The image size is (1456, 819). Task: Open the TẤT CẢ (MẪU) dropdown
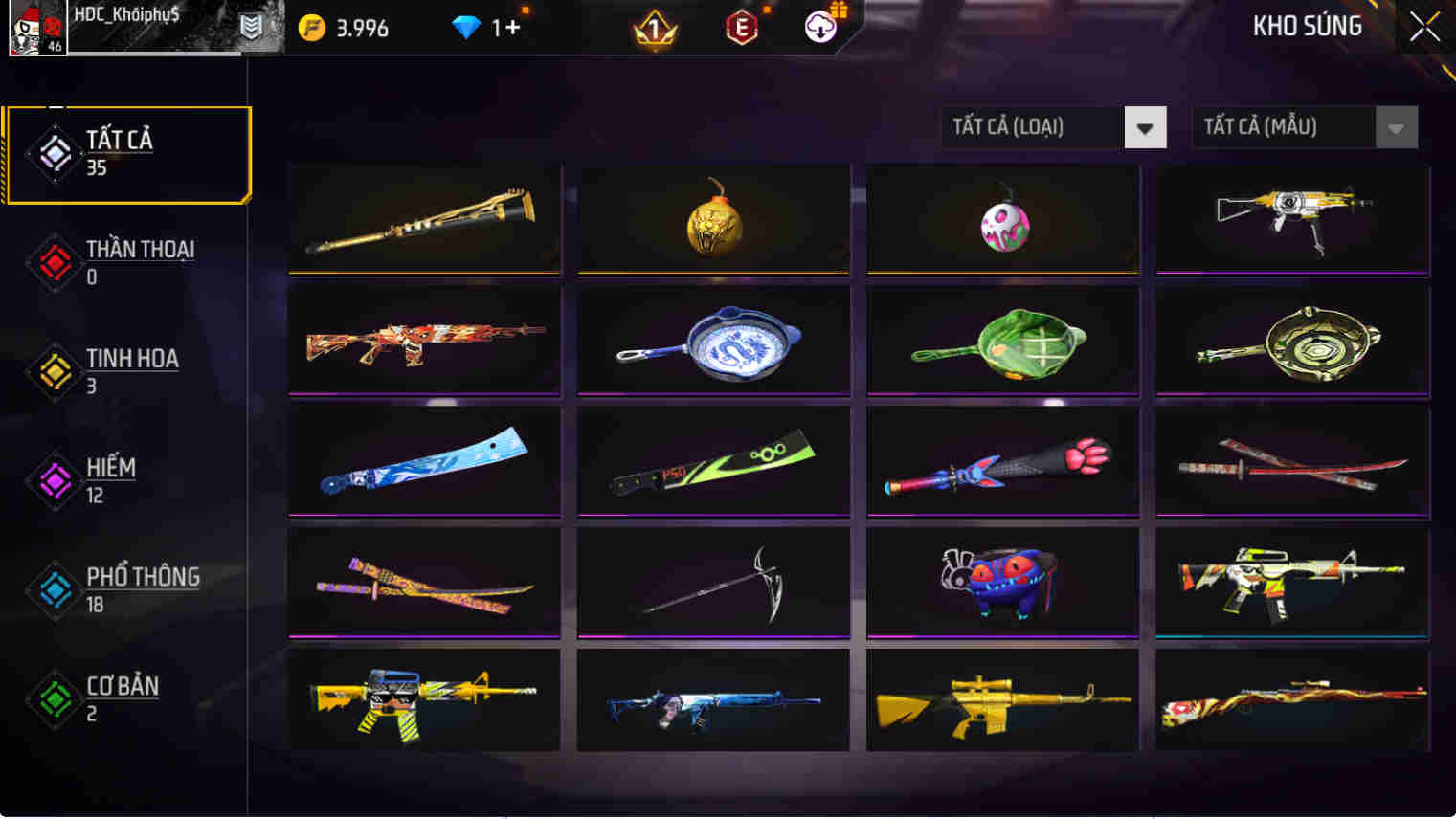coord(1283,126)
